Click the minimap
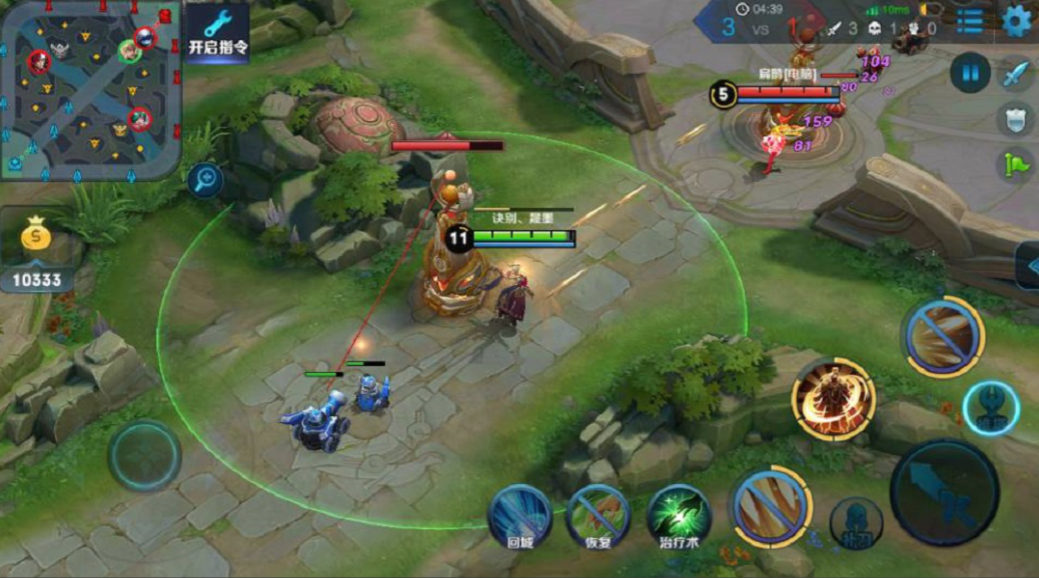The height and width of the screenshot is (578, 1039). [90, 90]
